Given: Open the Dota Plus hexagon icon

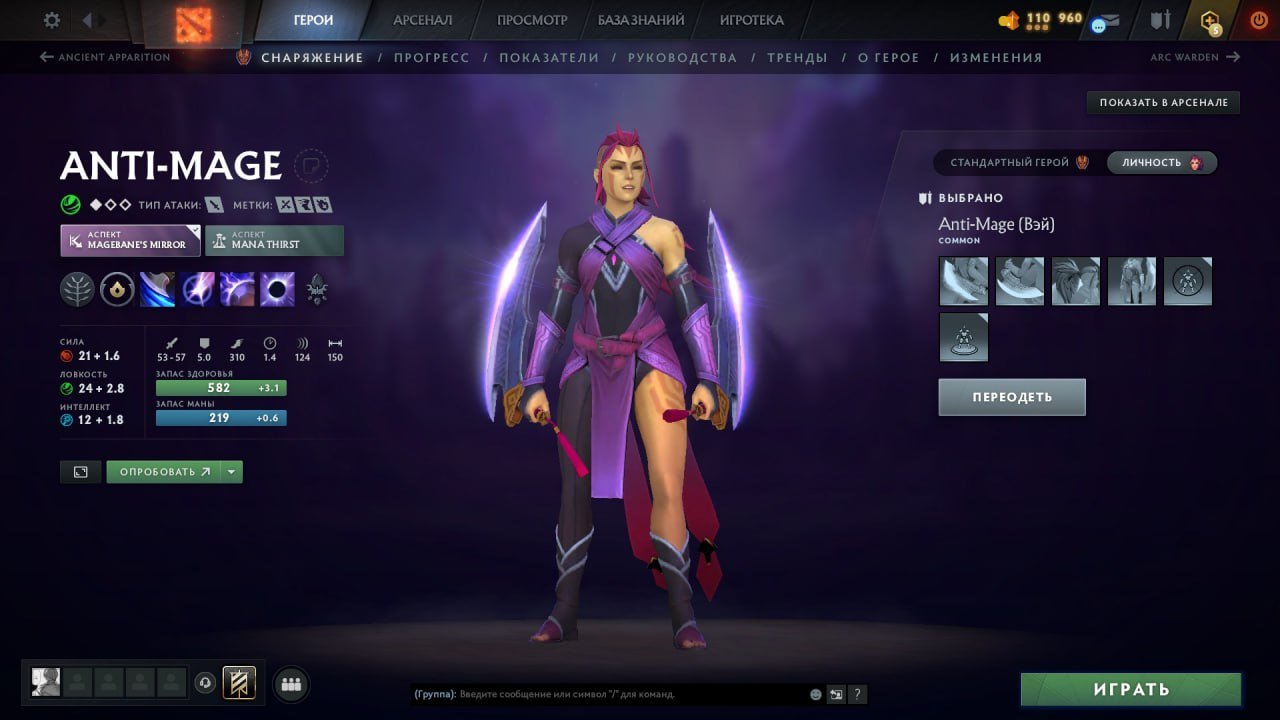Looking at the screenshot, I should (x=1209, y=18).
